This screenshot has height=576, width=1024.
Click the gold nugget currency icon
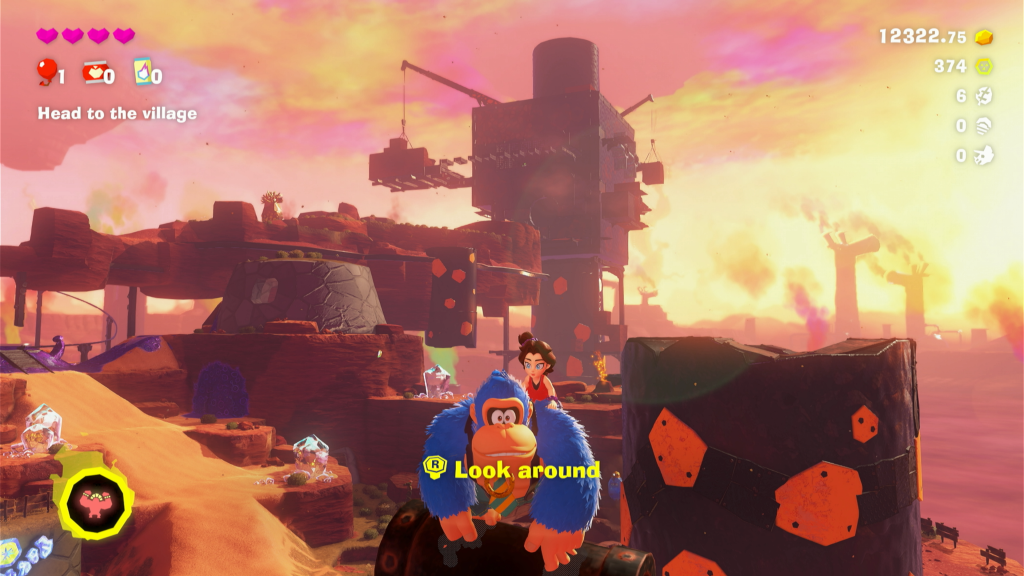point(985,37)
